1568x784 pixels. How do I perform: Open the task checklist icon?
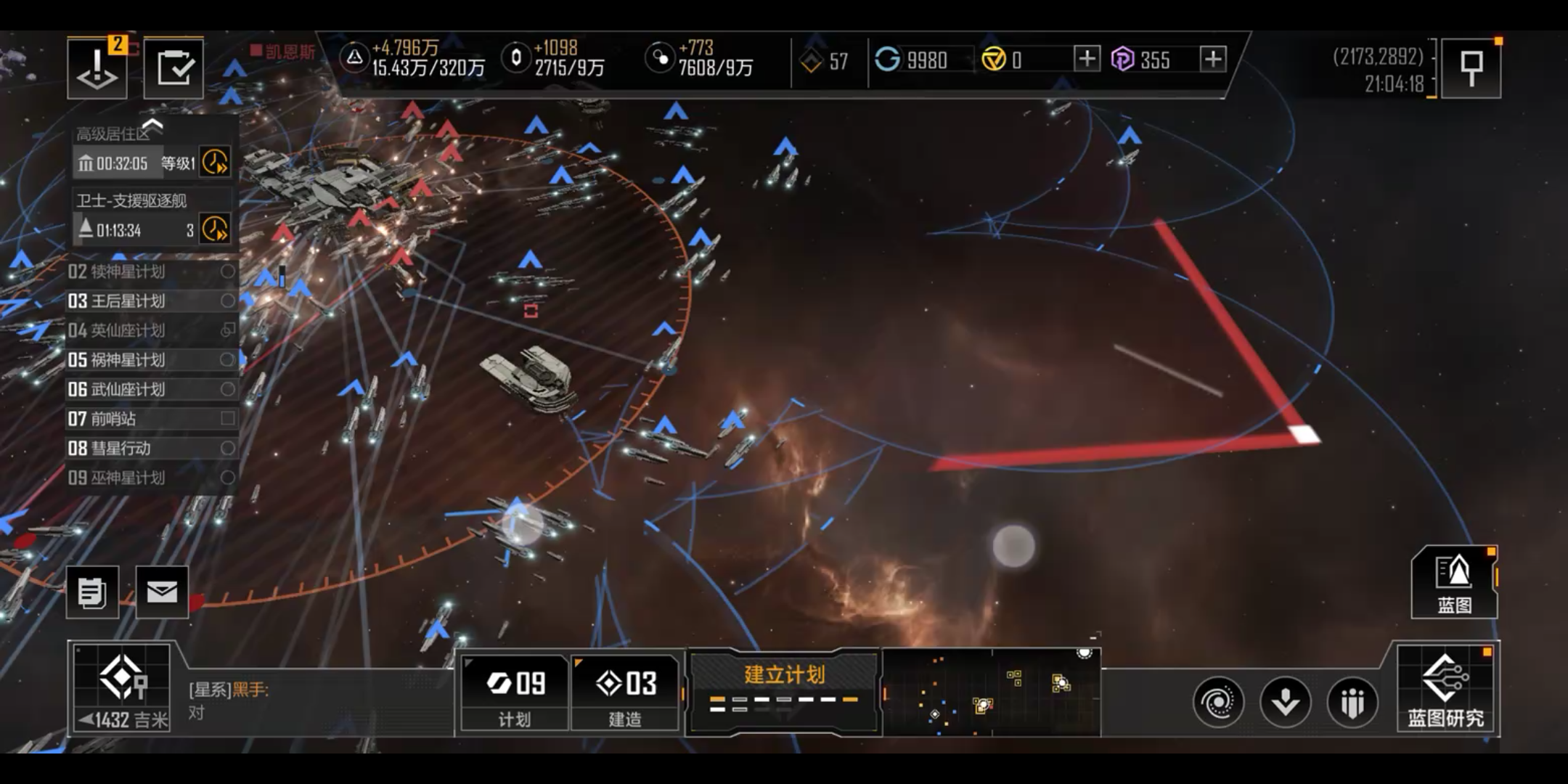coord(173,68)
